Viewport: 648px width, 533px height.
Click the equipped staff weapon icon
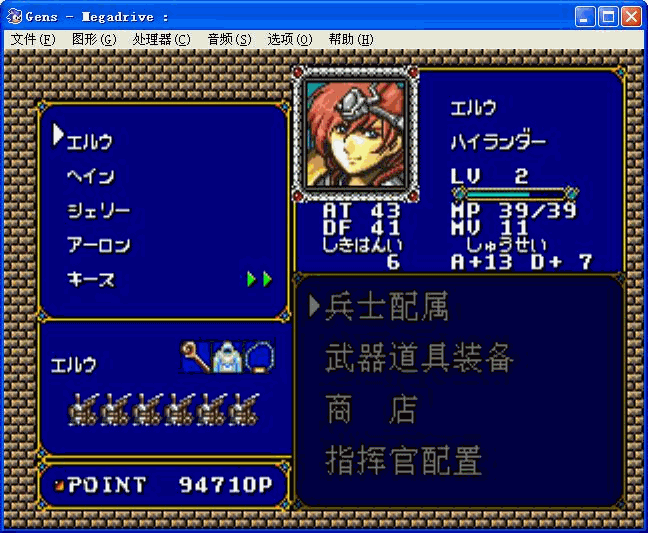click(194, 356)
